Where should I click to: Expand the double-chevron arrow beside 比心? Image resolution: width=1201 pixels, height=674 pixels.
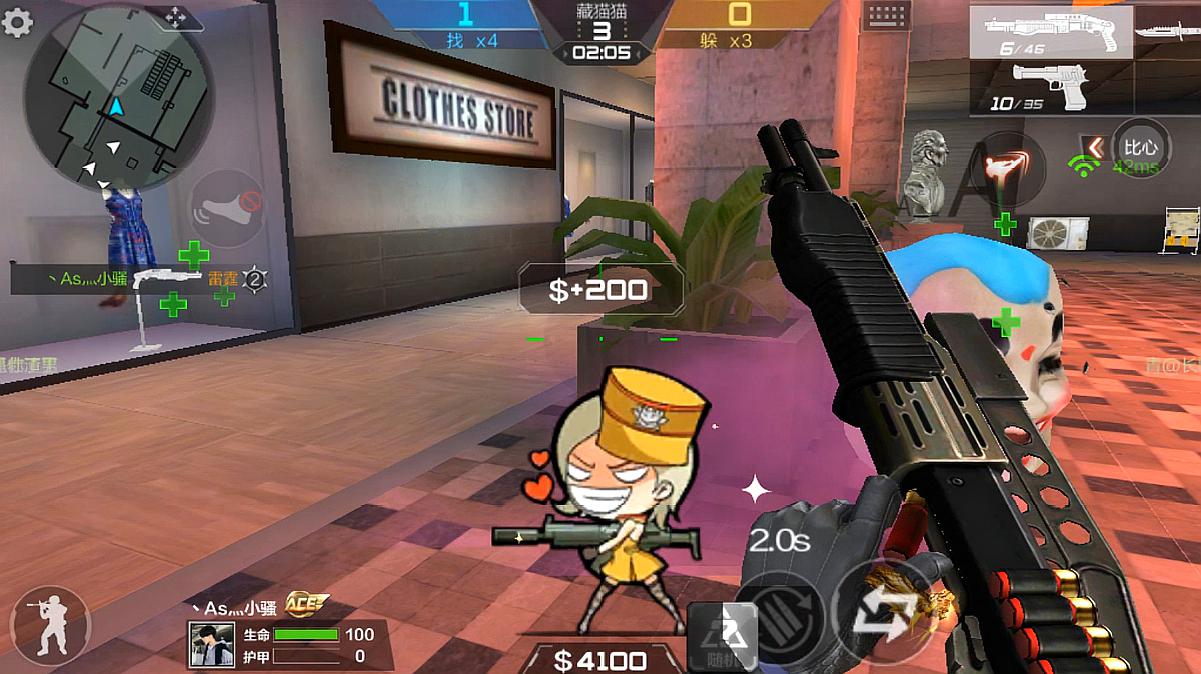[x=1095, y=148]
